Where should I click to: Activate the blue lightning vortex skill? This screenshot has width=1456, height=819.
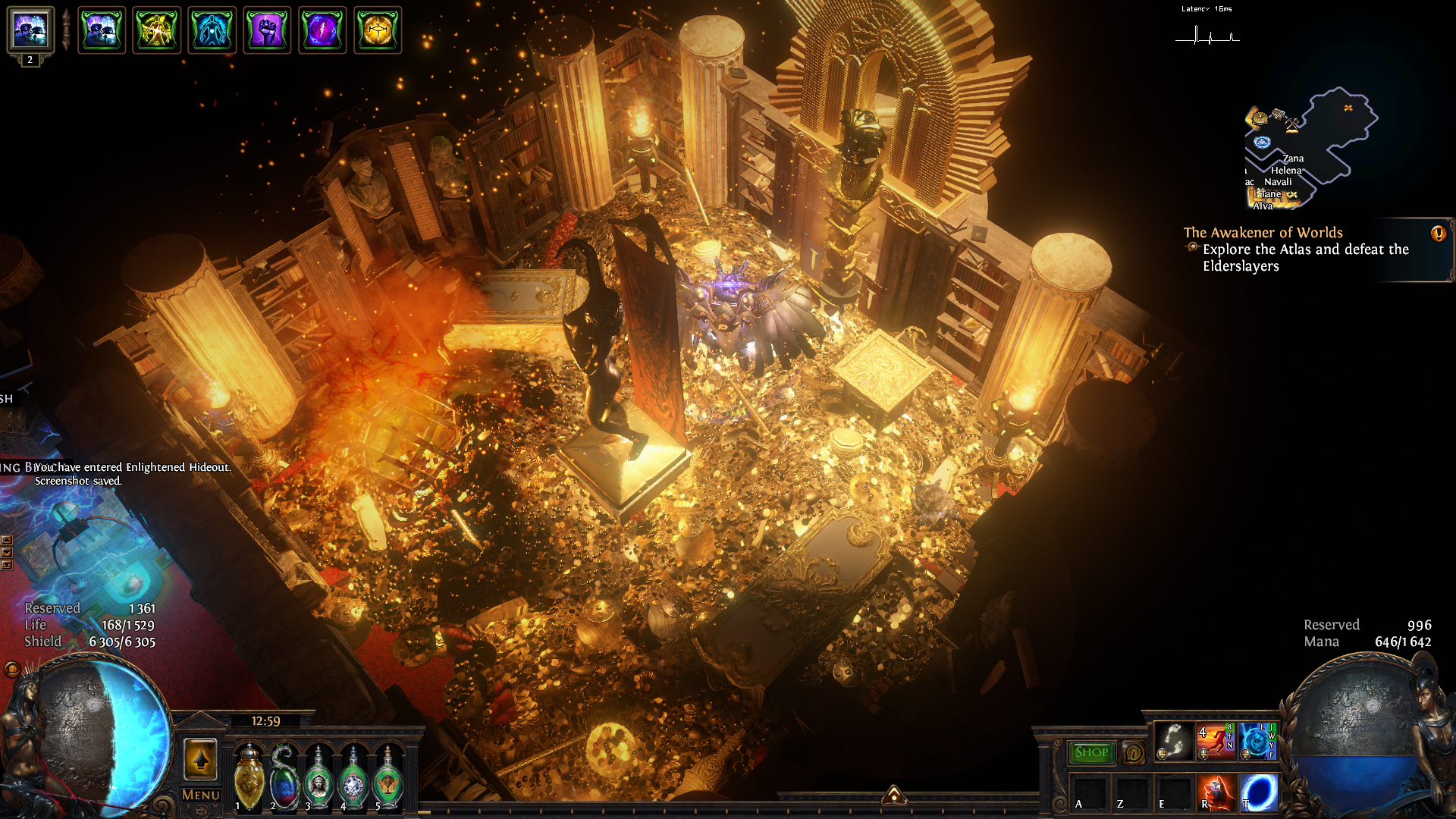point(1257,741)
